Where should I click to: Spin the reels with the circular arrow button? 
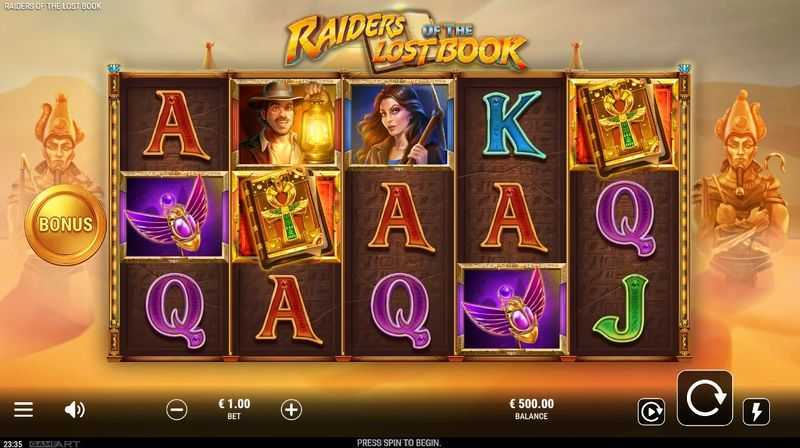[704, 398]
